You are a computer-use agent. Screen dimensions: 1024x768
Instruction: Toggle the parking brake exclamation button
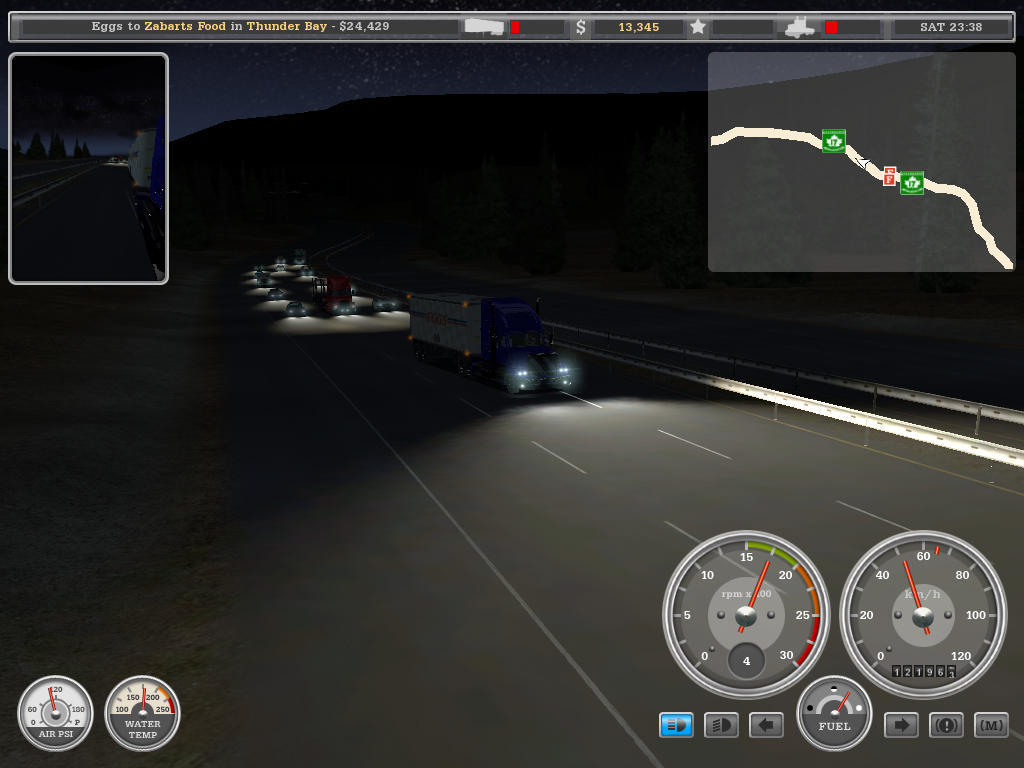pos(946,725)
